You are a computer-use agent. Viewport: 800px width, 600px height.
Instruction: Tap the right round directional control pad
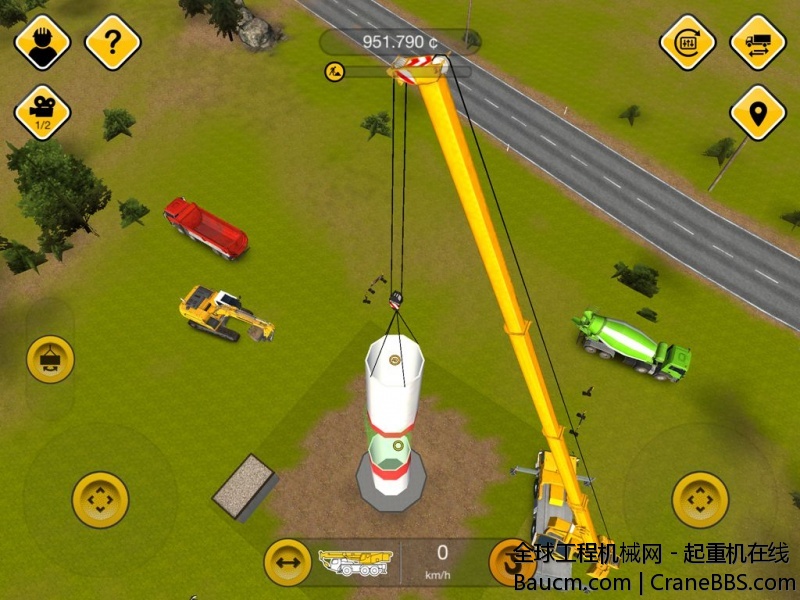point(700,499)
